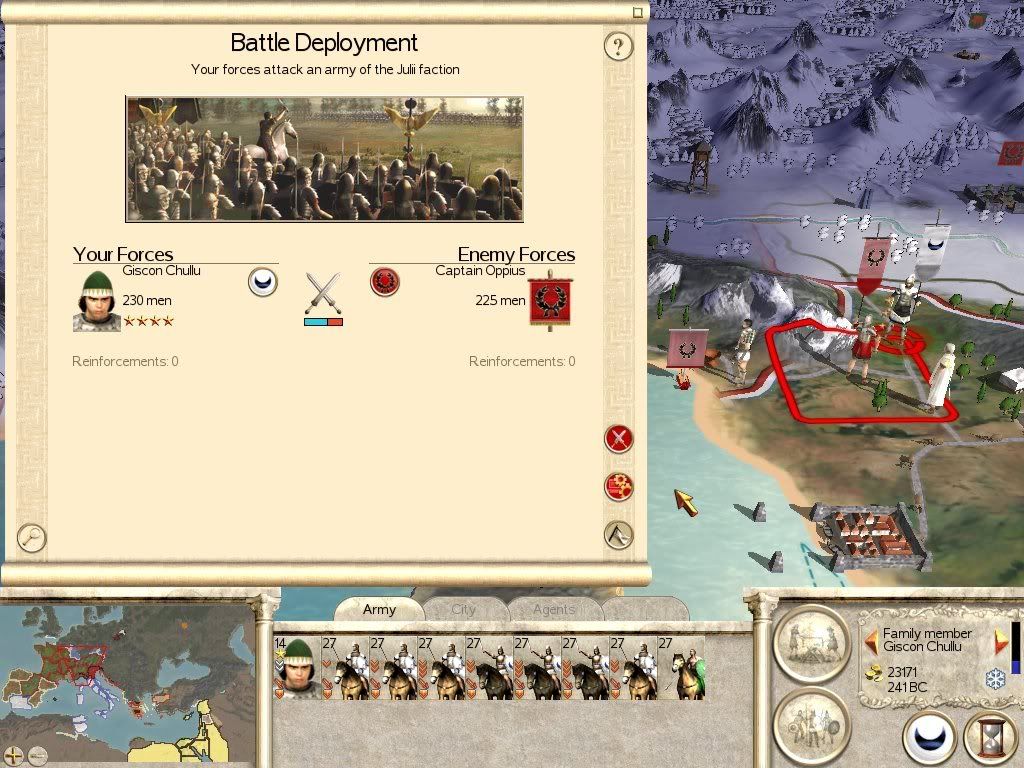Viewport: 1024px width, 768px height.
Task: Zoom in the minimap with the plus button
Action: pos(14,755)
